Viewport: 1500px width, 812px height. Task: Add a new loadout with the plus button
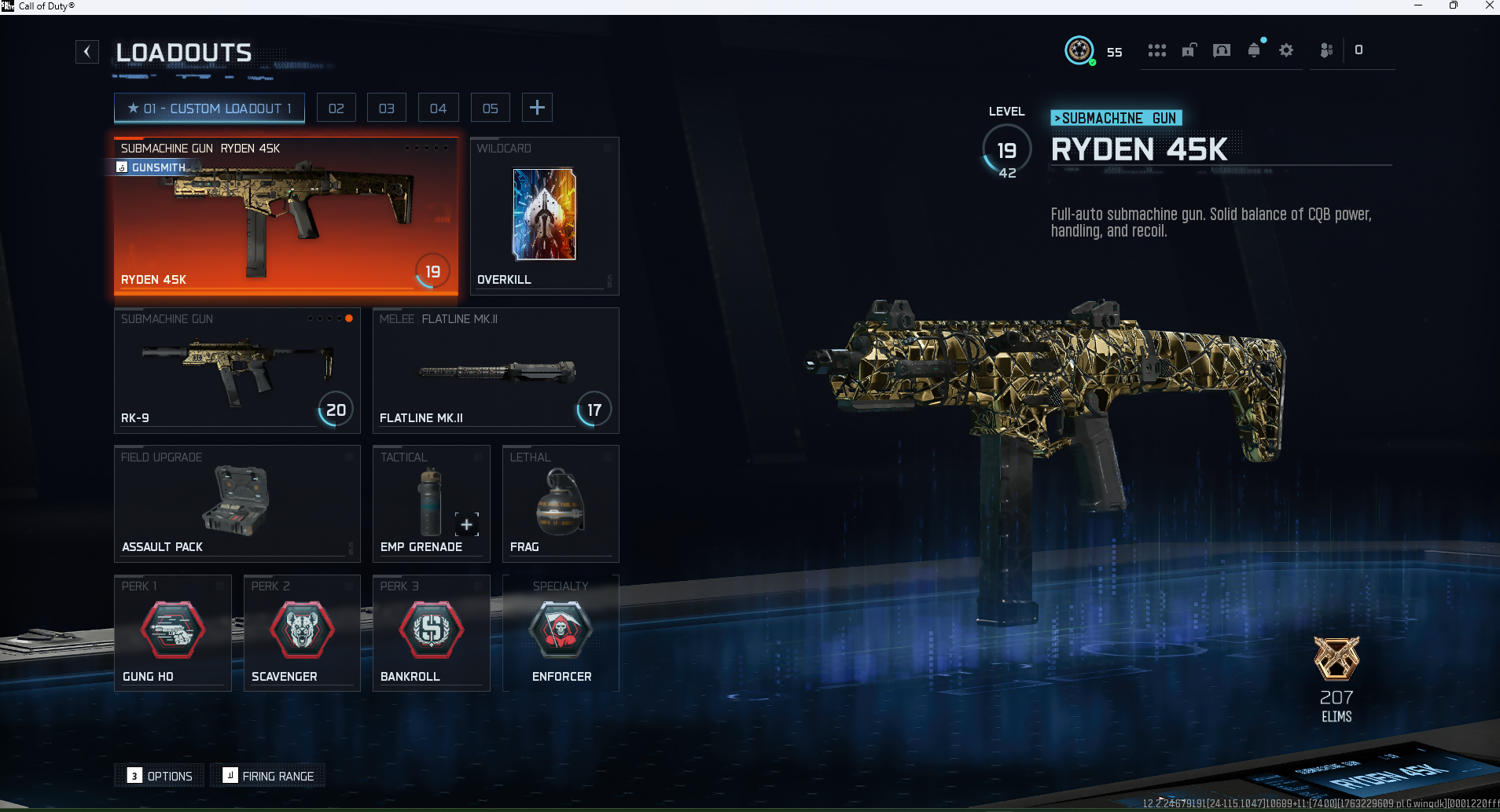point(537,108)
